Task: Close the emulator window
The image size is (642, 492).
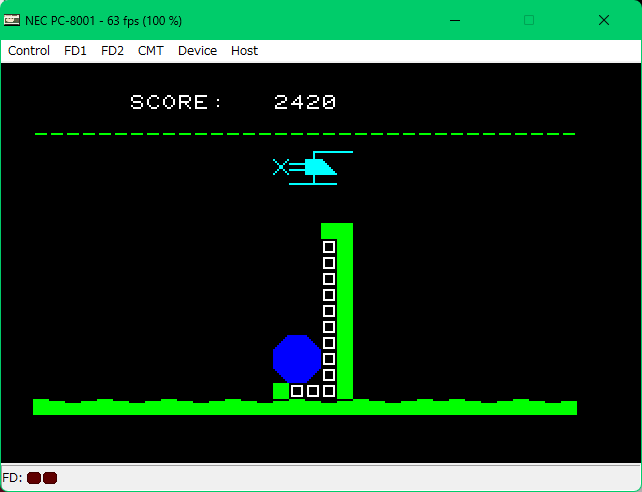Action: click(604, 20)
